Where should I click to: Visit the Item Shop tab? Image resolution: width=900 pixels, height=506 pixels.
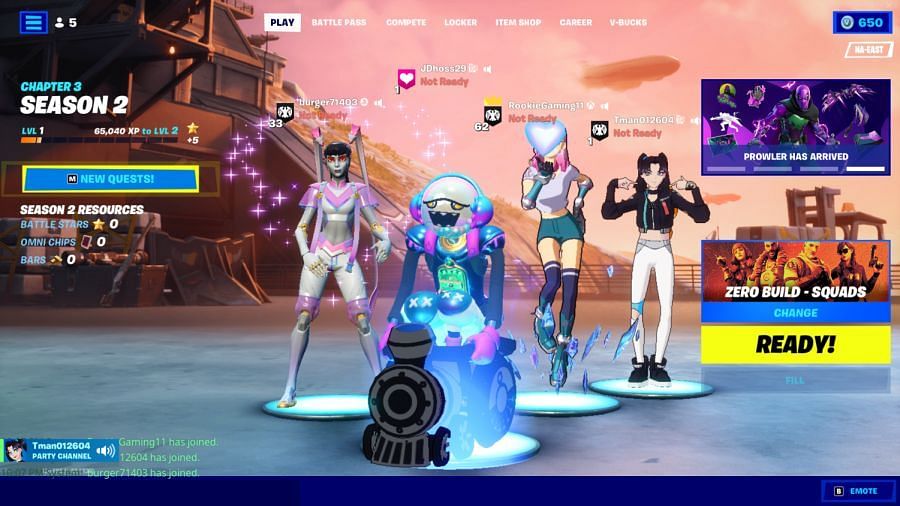pos(518,22)
